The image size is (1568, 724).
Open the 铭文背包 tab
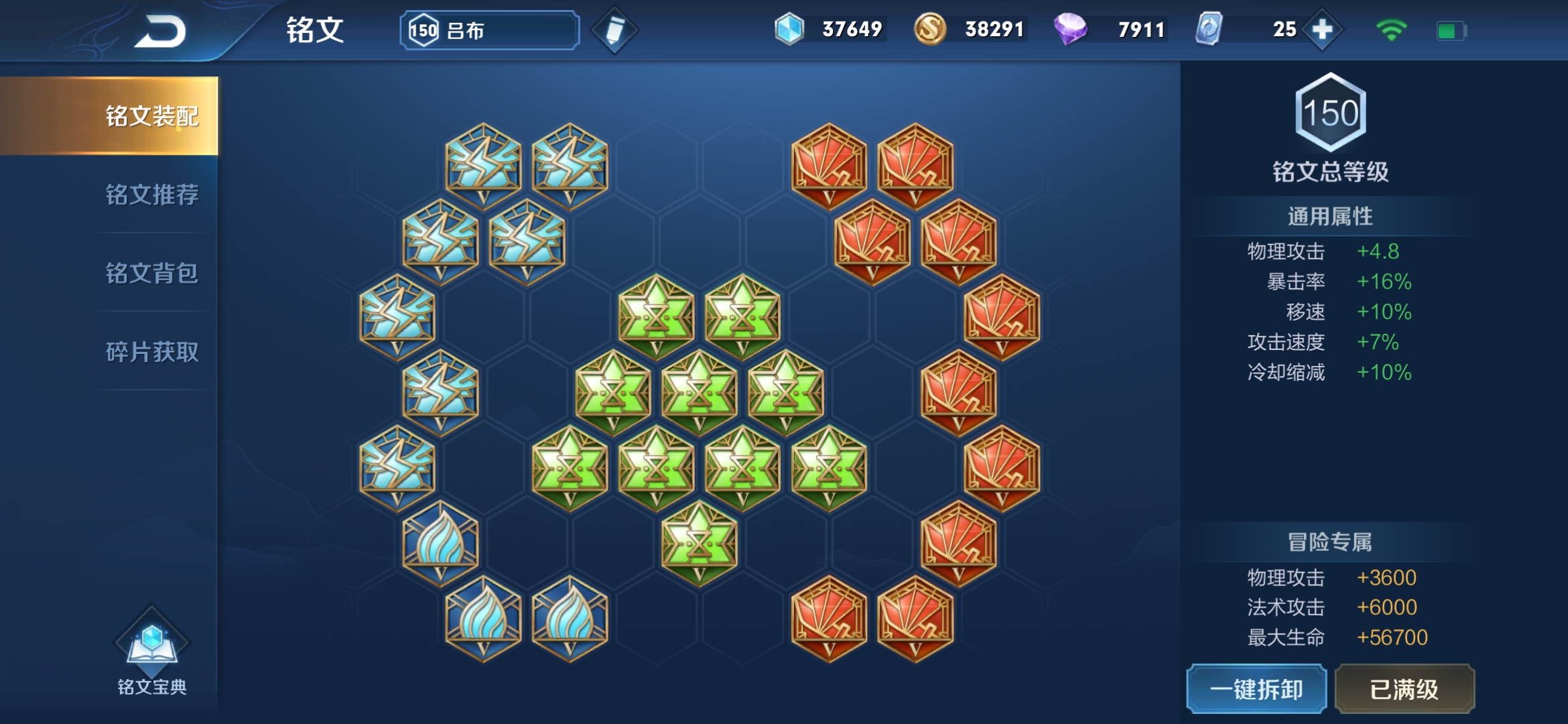point(151,274)
